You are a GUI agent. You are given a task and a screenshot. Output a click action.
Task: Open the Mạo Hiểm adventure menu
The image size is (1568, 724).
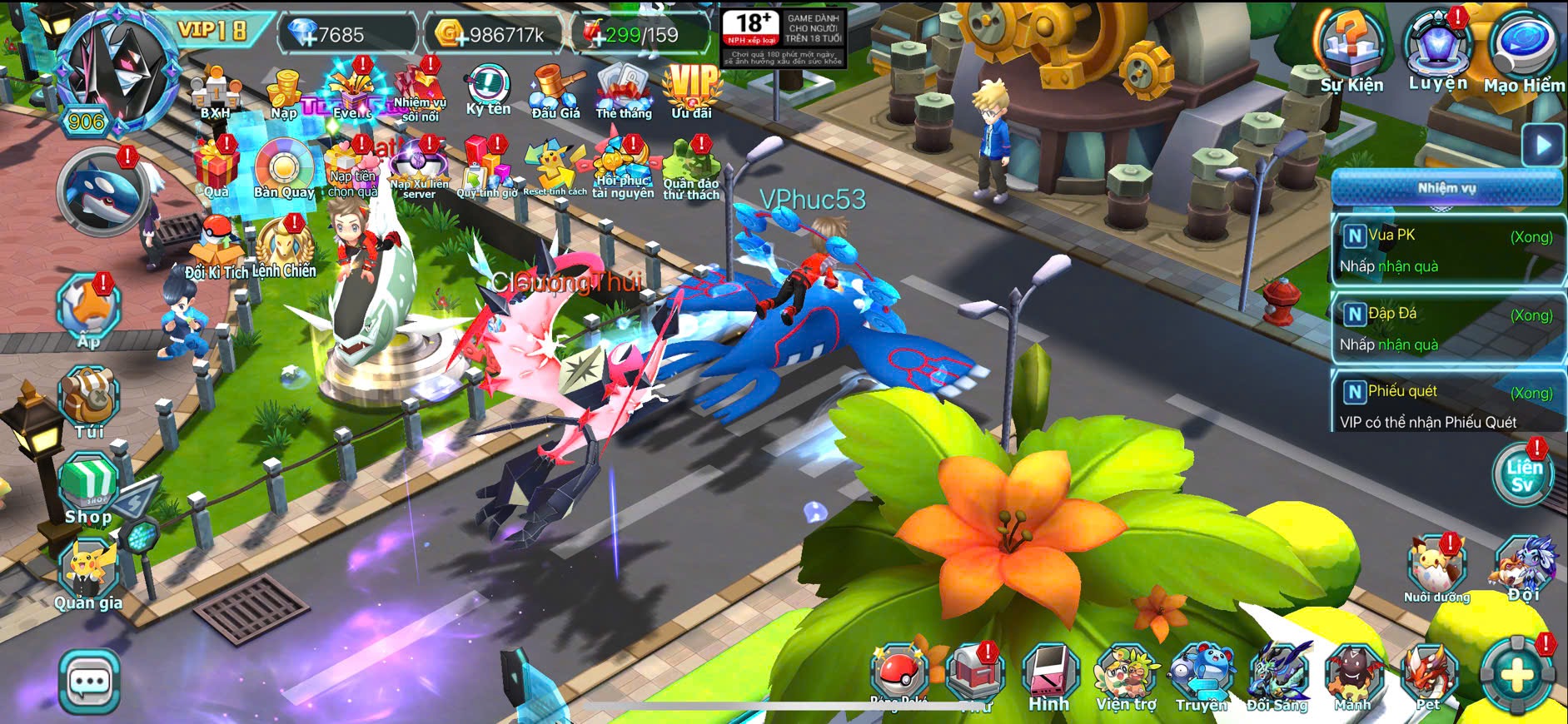pyautogui.click(x=1524, y=52)
